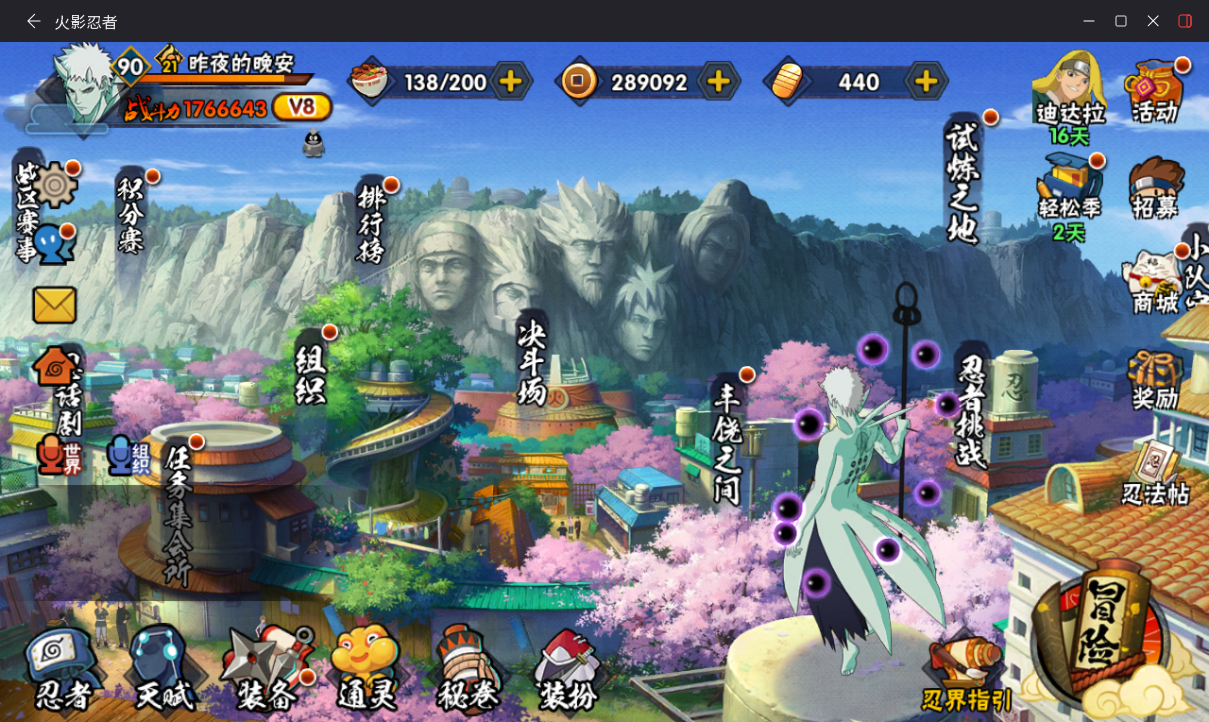Close the game window
Viewport: 1209px width, 722px height.
click(x=1153, y=21)
